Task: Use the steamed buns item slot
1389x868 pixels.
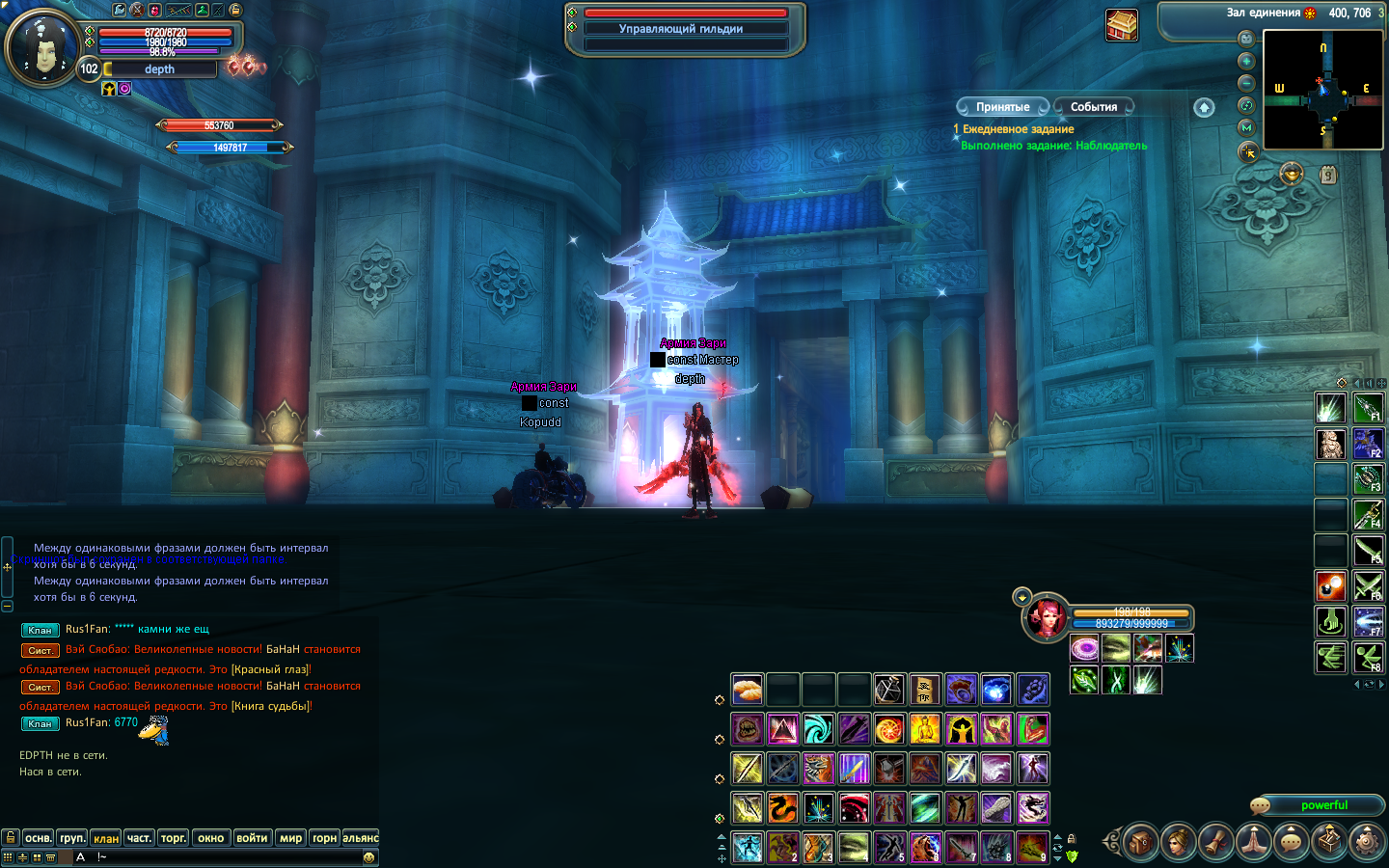Action: point(748,690)
